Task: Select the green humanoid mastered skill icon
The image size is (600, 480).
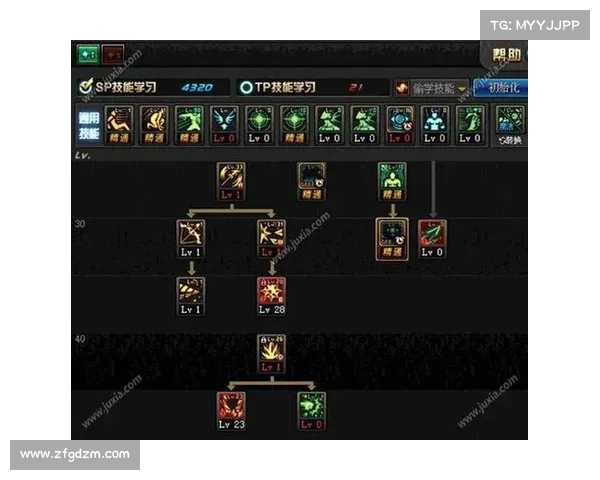Action: click(391, 178)
